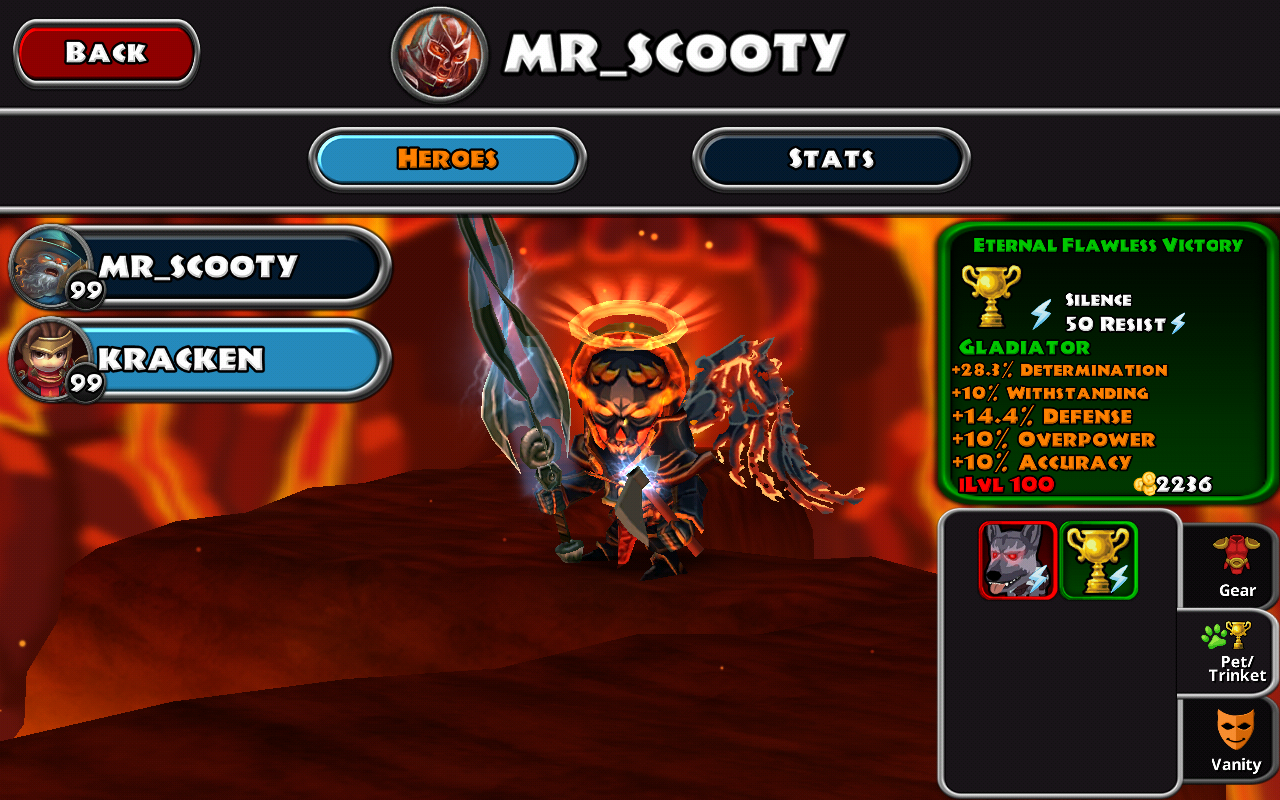Choose the KRACKEN hero row
This screenshot has width=1280, height=800.
(200, 359)
